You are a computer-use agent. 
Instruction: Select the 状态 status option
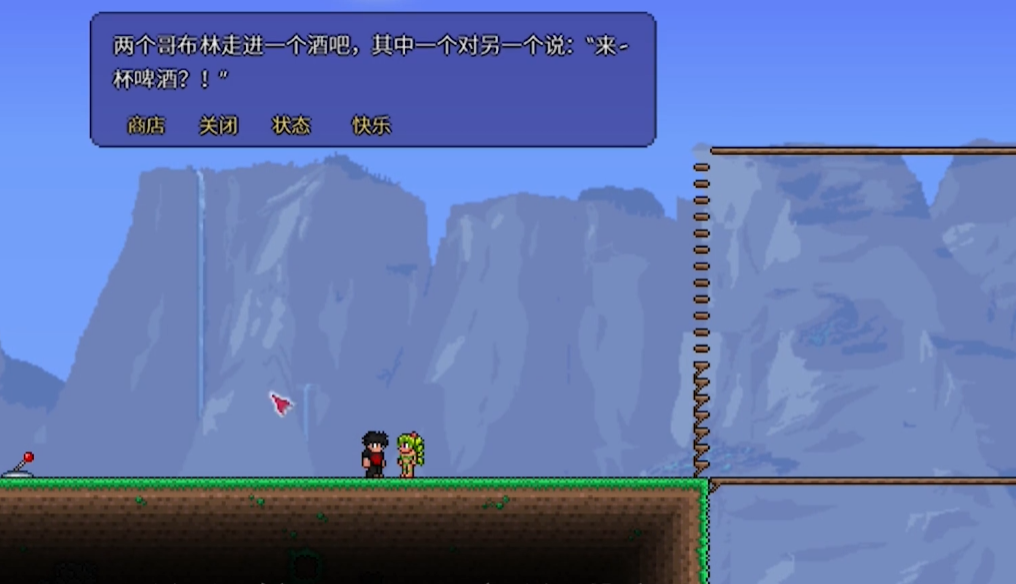291,126
